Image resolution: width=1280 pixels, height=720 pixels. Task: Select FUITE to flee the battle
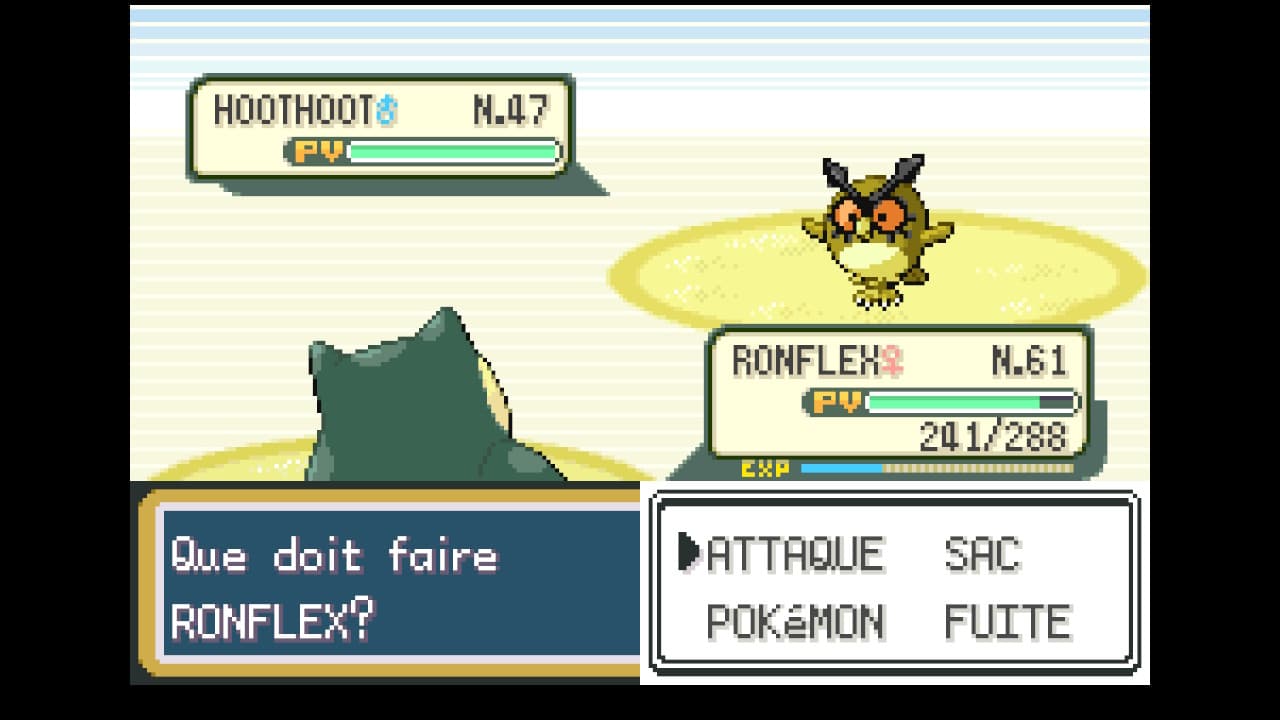coord(1007,622)
